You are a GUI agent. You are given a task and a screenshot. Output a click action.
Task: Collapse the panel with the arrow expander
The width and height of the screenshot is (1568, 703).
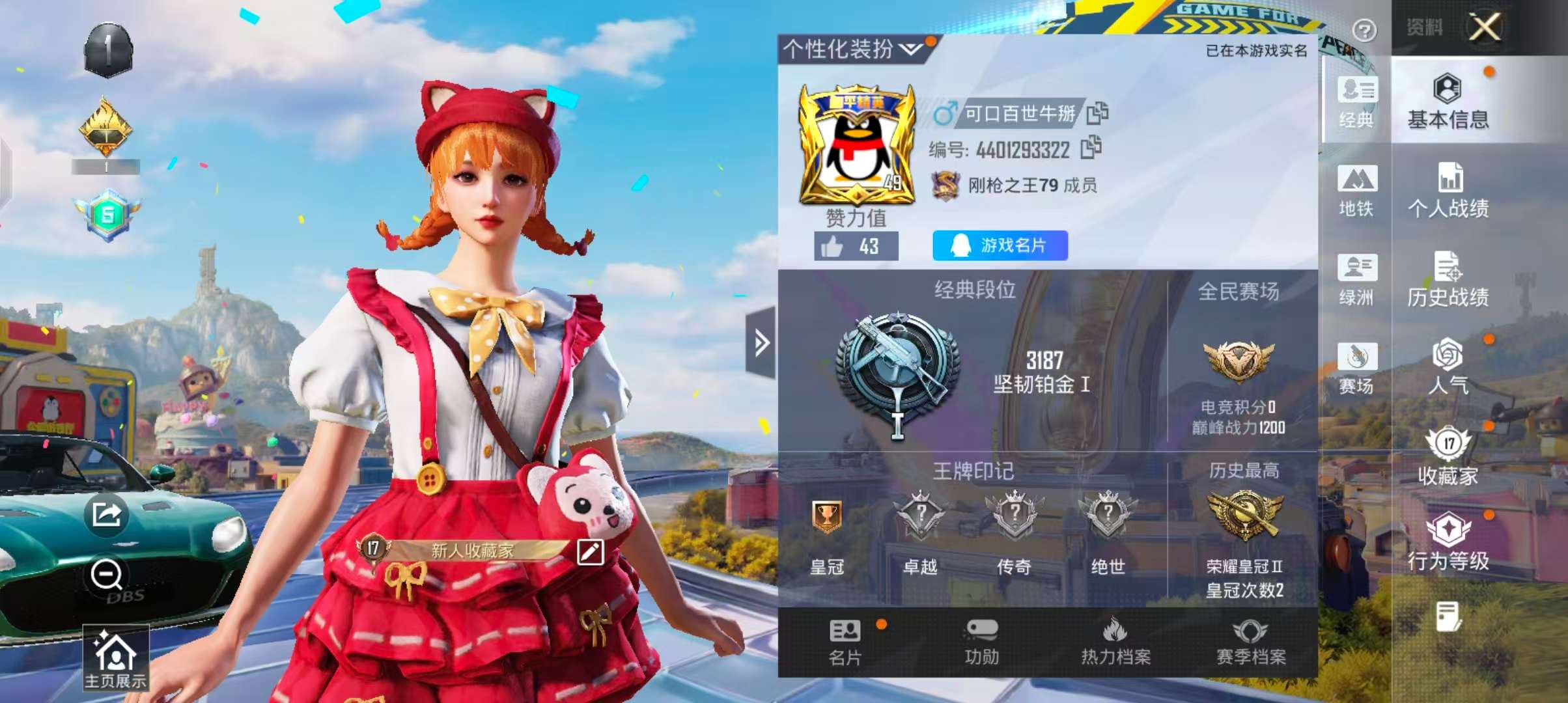[x=761, y=343]
